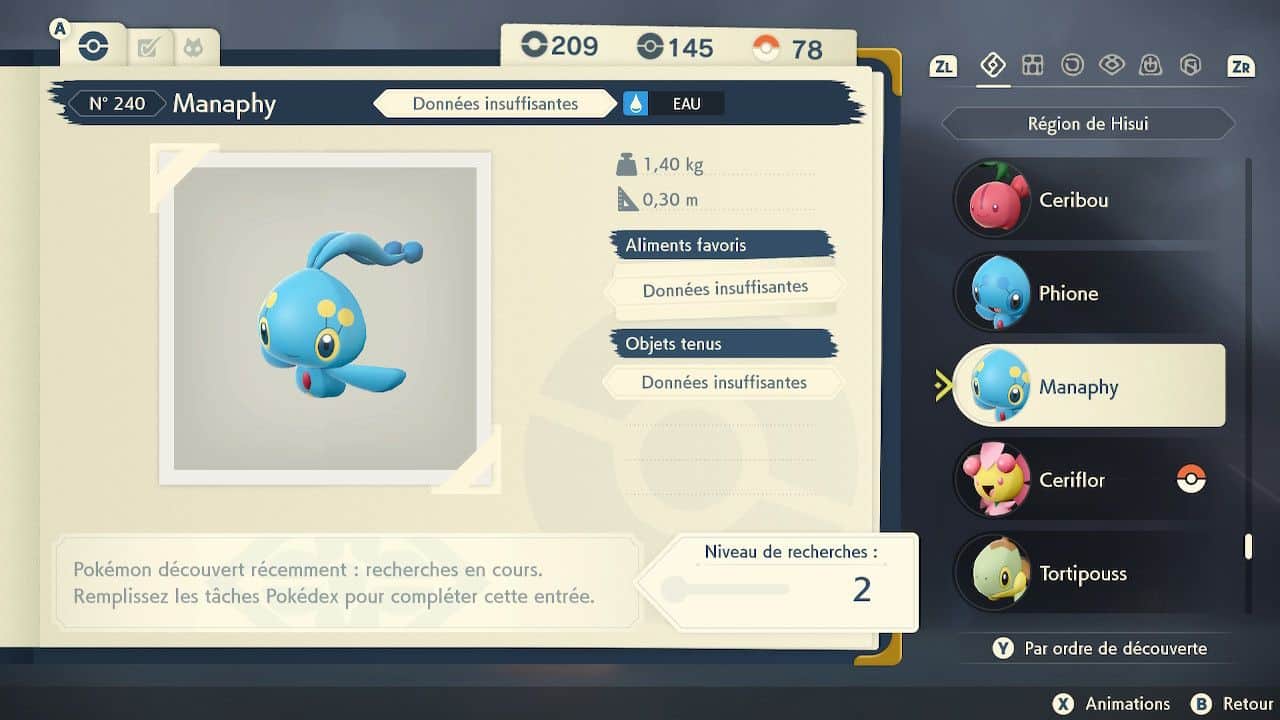The height and width of the screenshot is (720, 1280).
Task: Switch to the Poké Ball info tab
Action: point(93,46)
